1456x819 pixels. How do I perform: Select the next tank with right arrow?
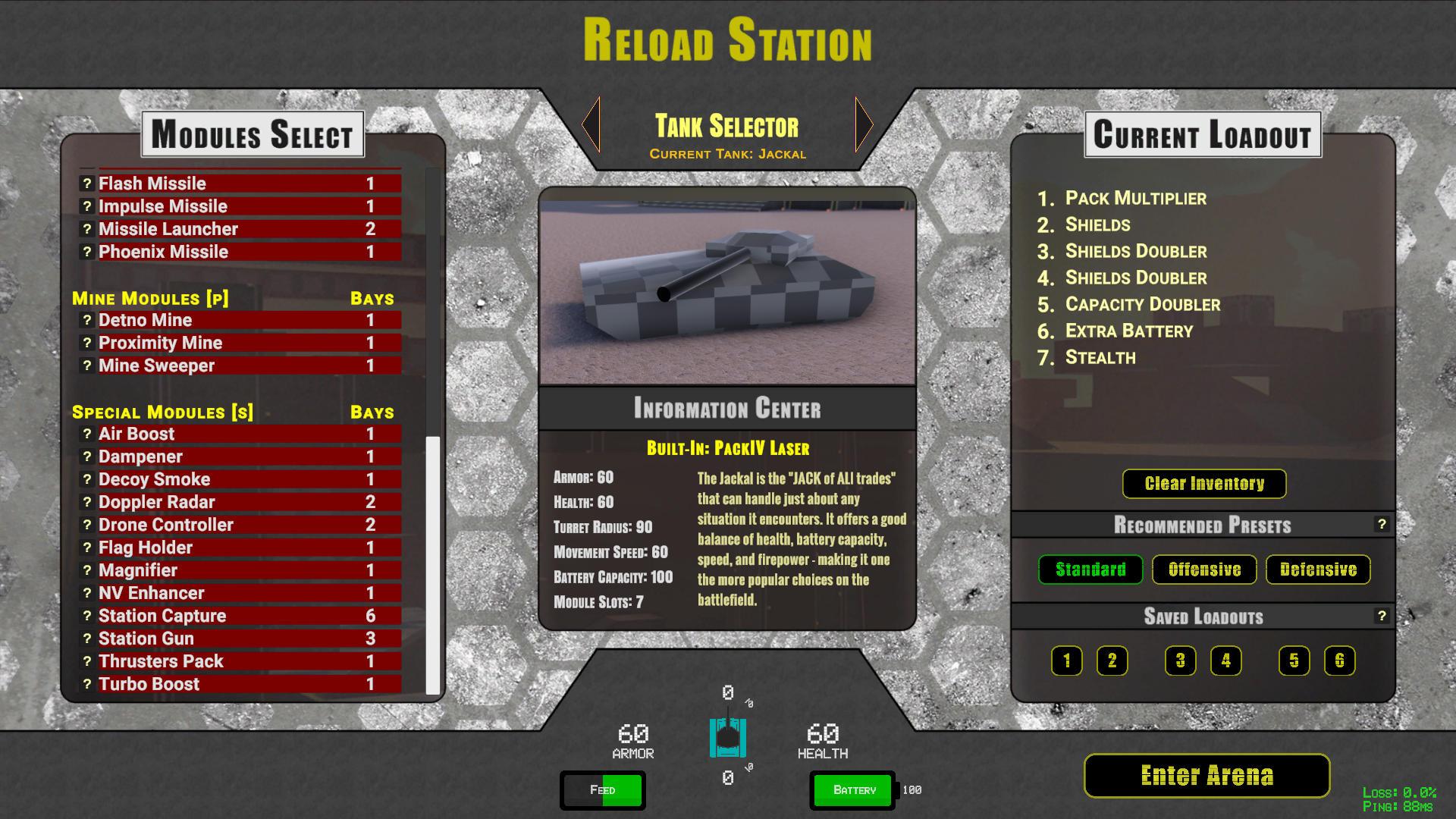pos(864,124)
